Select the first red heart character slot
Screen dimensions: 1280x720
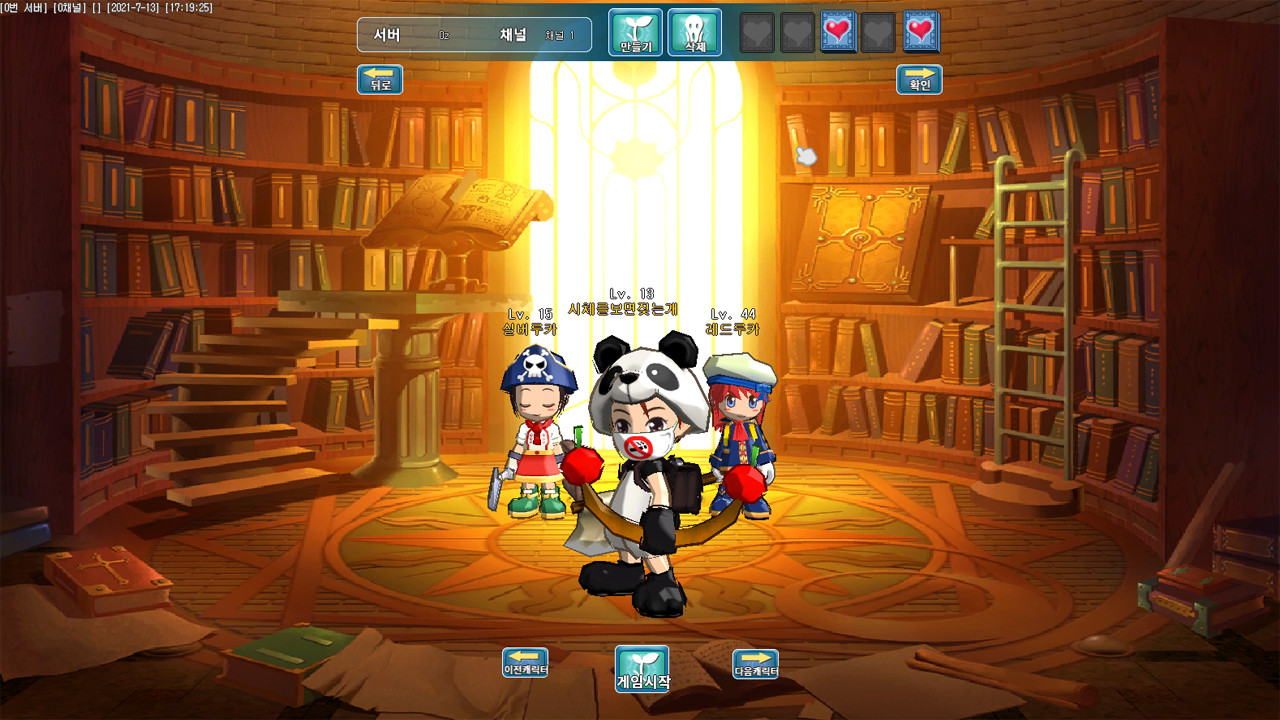click(x=836, y=32)
